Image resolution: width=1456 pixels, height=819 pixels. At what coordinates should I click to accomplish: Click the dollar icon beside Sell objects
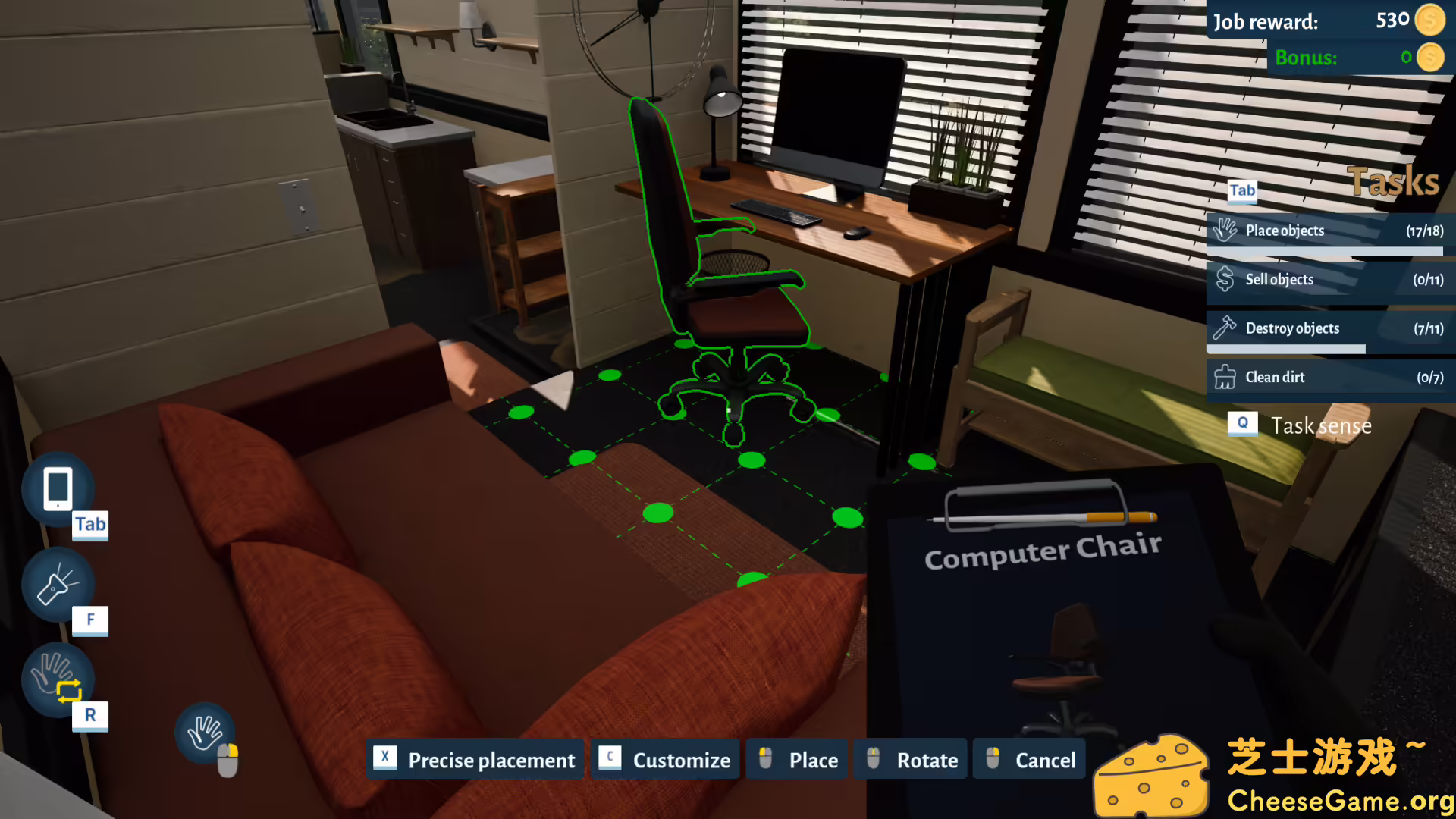pos(1225,279)
